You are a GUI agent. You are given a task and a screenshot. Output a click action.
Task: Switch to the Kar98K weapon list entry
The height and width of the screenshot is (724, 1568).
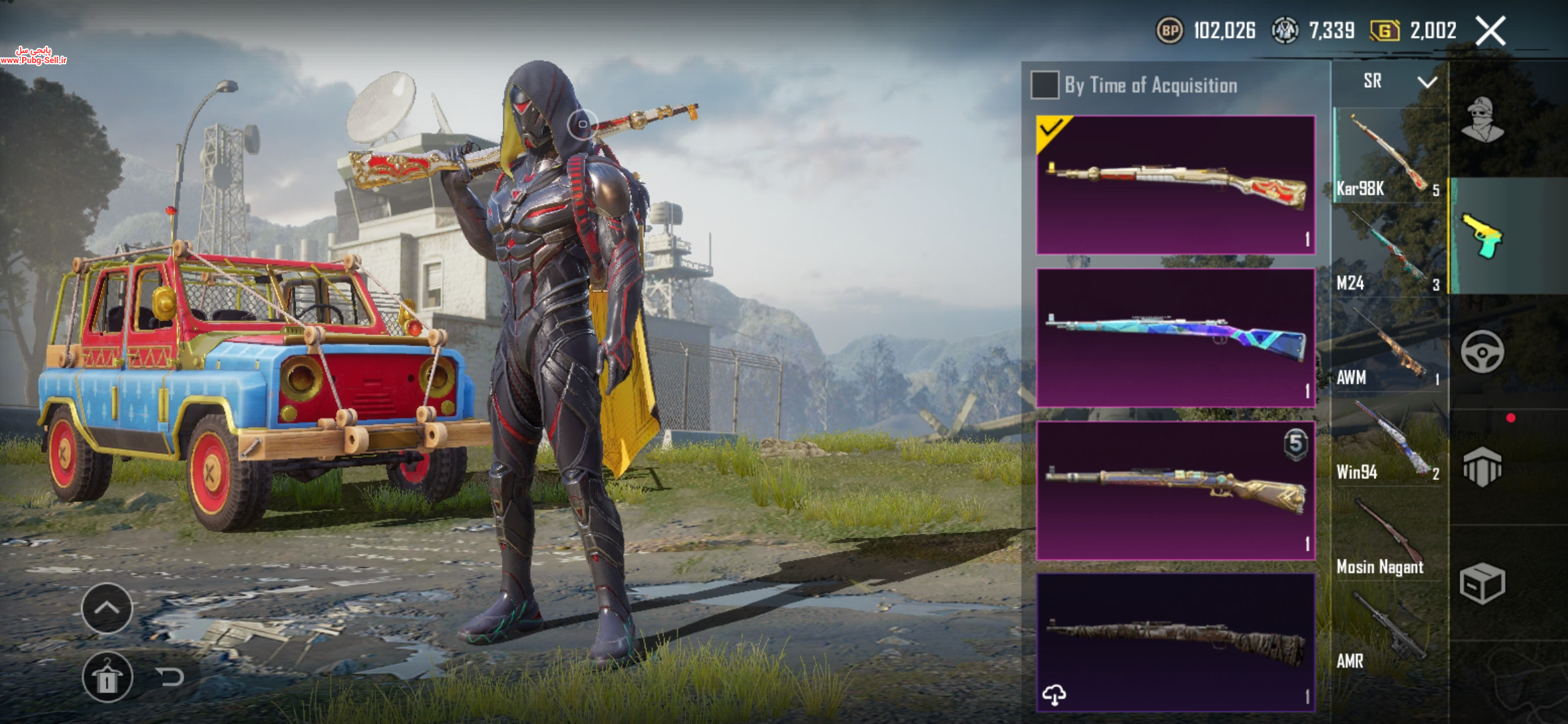coord(1387,156)
